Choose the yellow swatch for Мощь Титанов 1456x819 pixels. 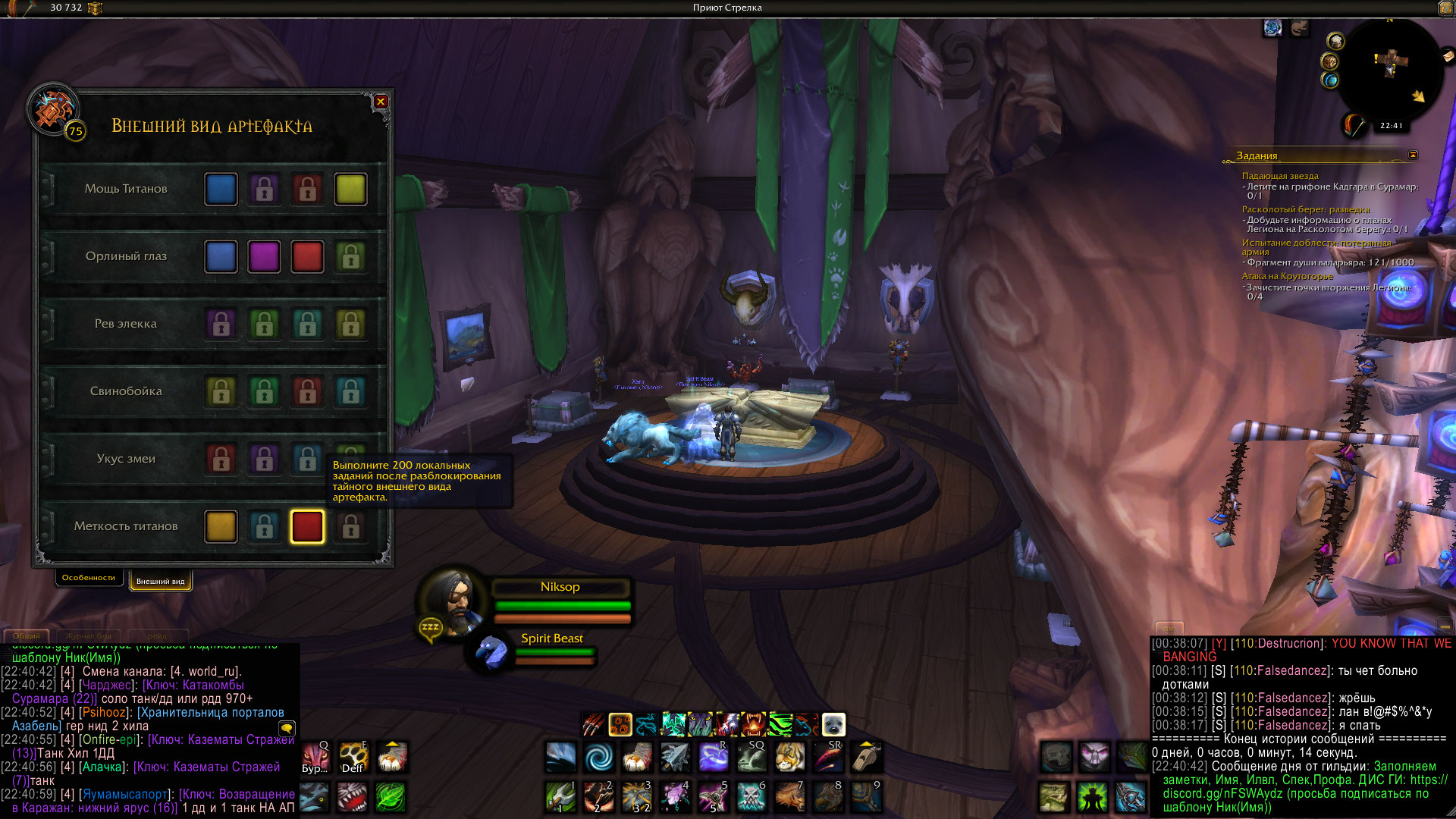click(x=350, y=190)
